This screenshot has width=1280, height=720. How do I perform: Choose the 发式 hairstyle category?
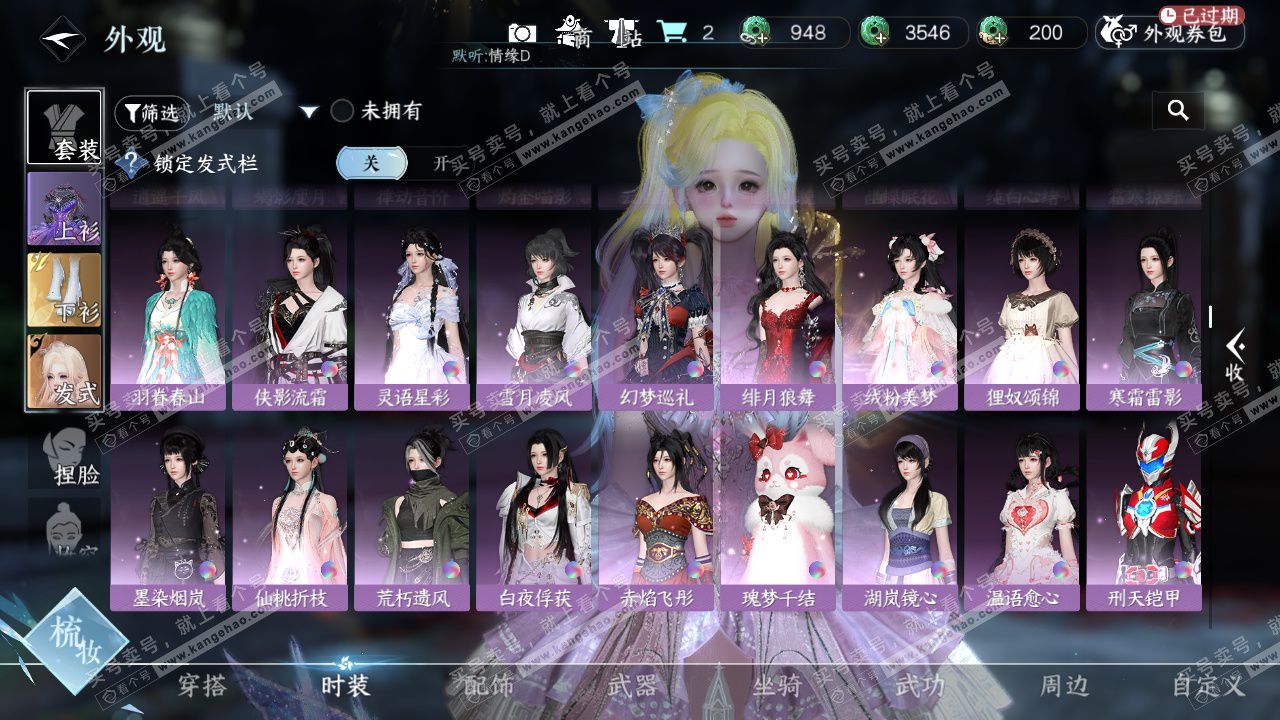point(64,372)
